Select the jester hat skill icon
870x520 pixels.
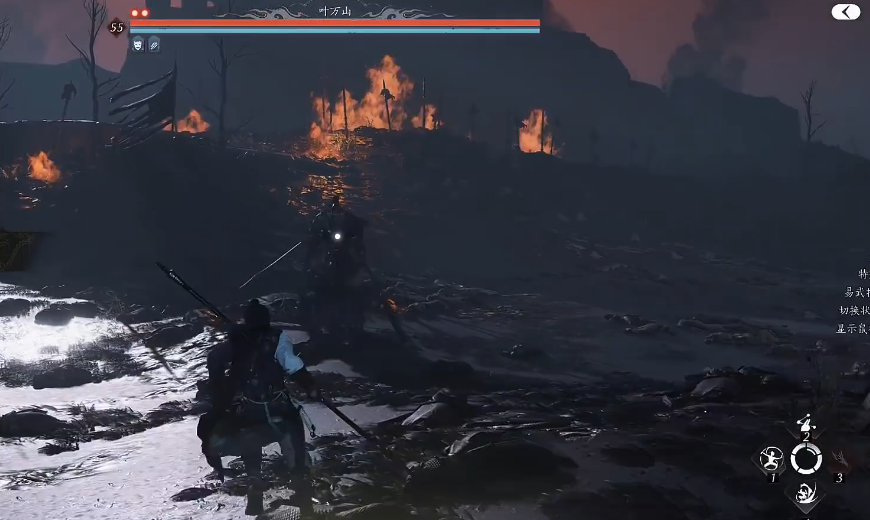pyautogui.click(x=805, y=424)
